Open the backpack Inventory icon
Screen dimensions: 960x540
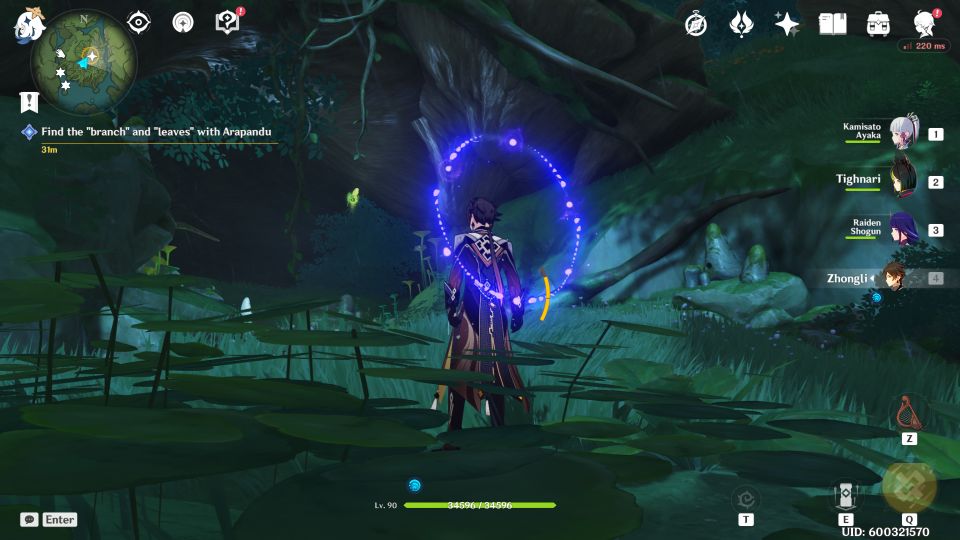[x=878, y=24]
